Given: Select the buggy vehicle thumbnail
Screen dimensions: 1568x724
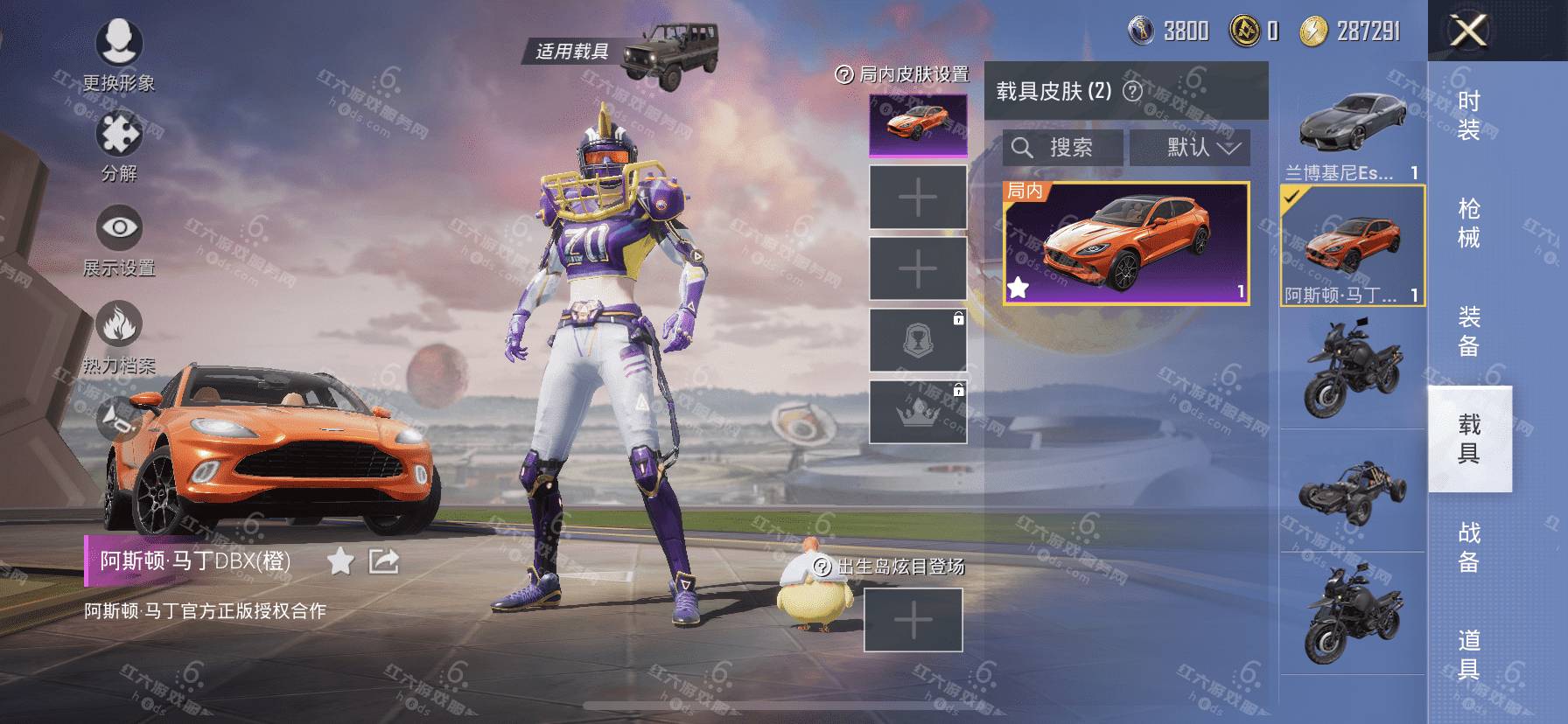Looking at the screenshot, I should point(1352,494).
